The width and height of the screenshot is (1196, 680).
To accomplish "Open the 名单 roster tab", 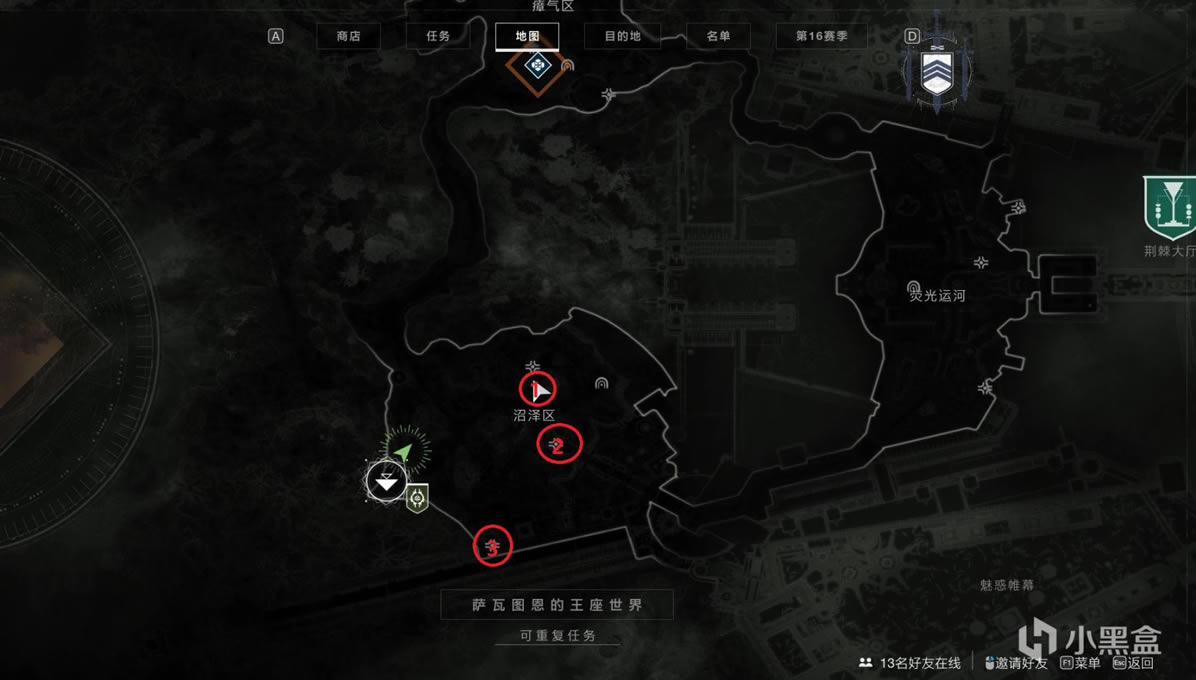I will pyautogui.click(x=718, y=36).
